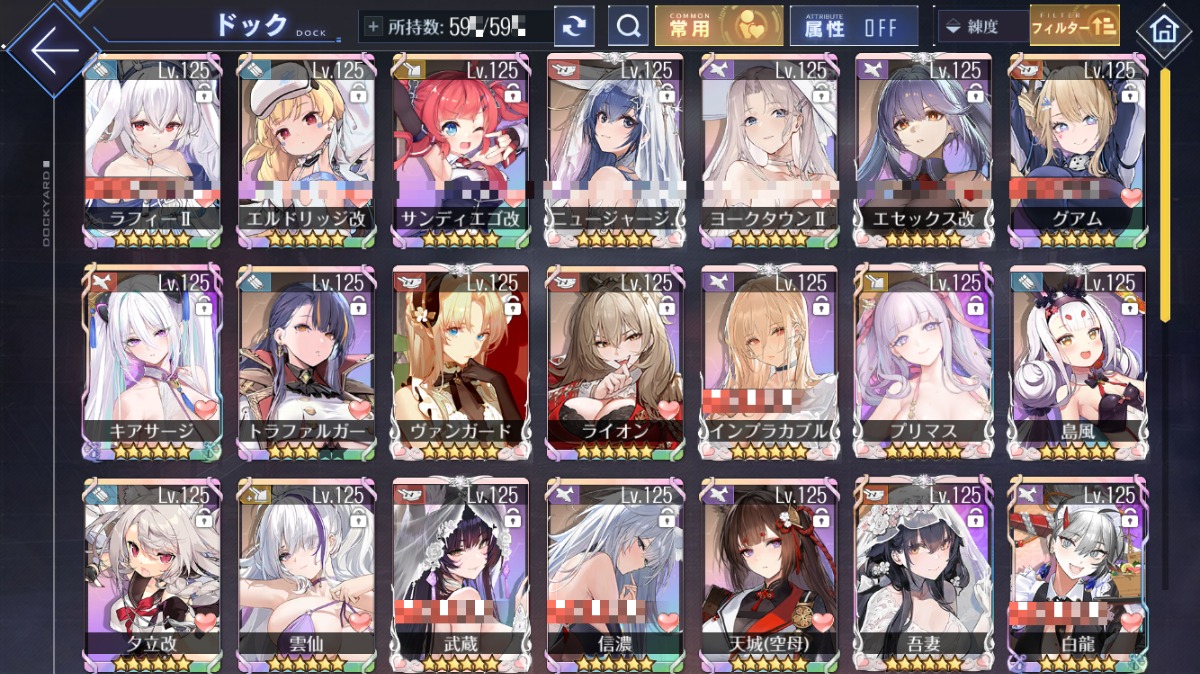Open the 練度 sort dropdown
1200x674 pixels.
pos(981,27)
